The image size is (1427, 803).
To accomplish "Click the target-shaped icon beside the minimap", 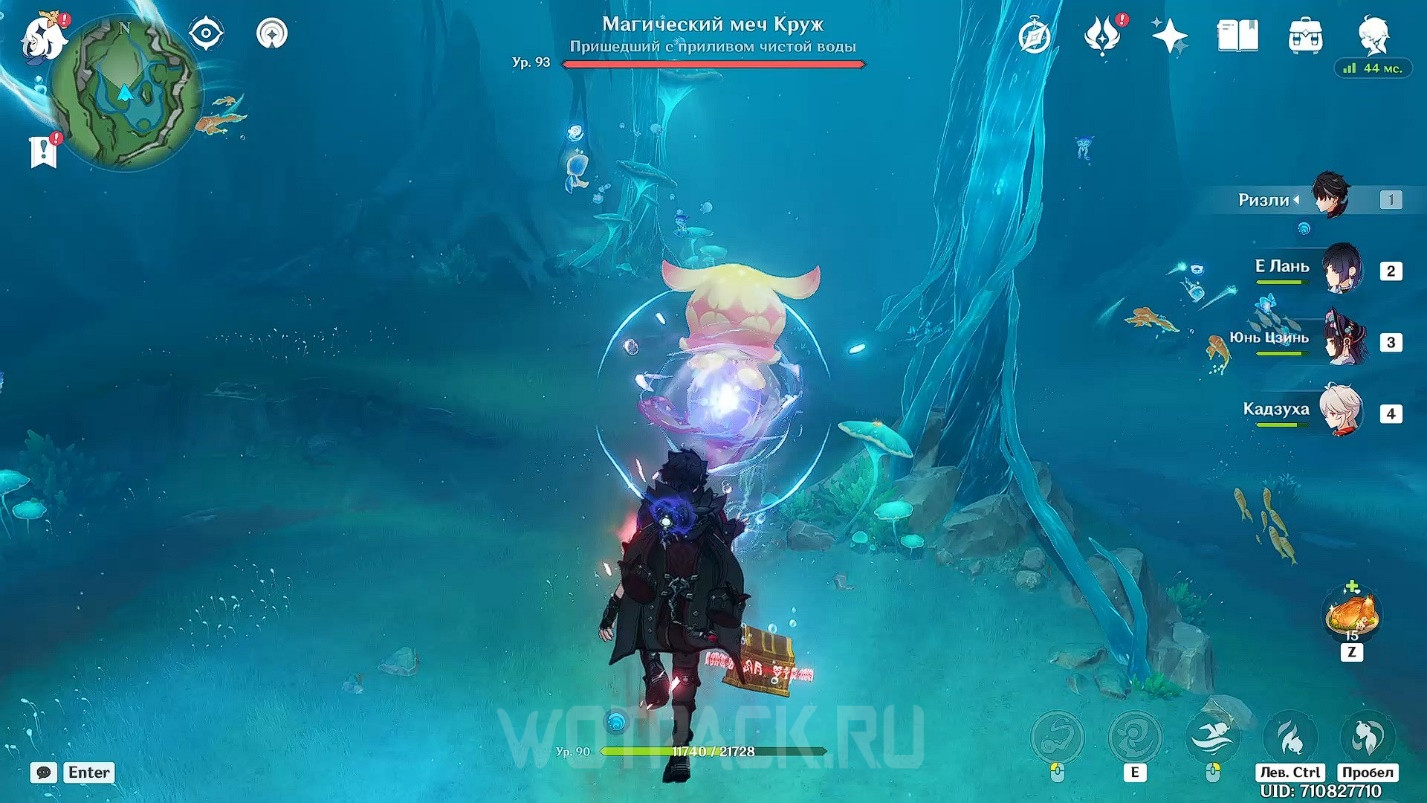I will coord(206,34).
